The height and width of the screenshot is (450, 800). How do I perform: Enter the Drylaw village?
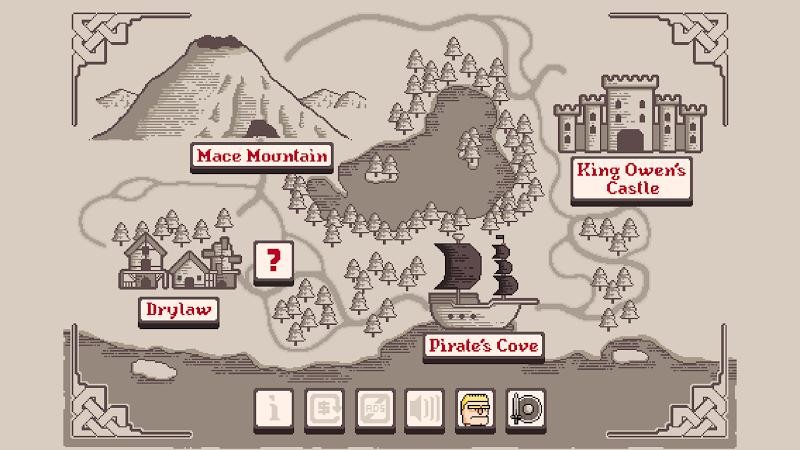pos(179,310)
